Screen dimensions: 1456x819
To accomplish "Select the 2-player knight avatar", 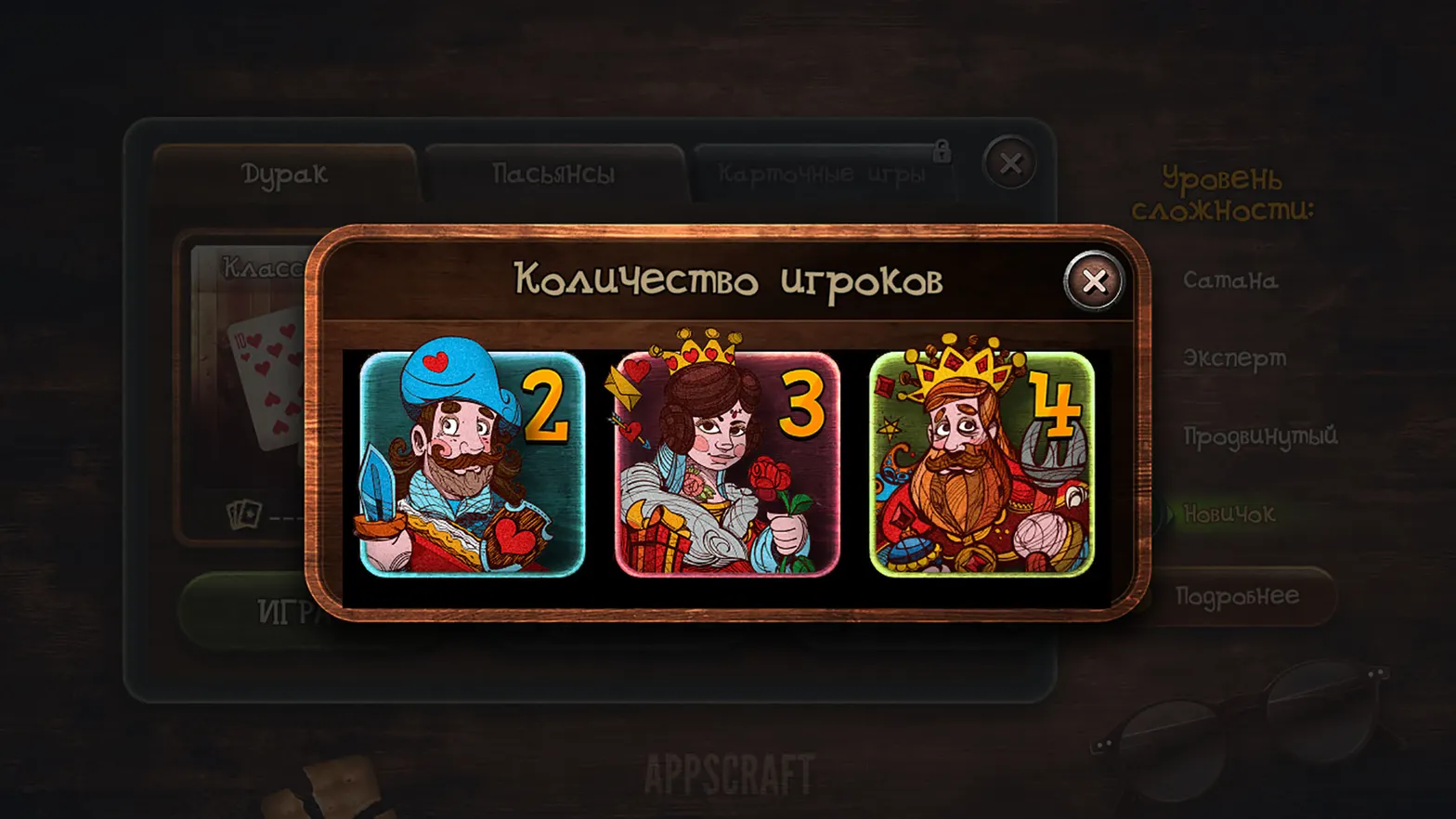I will point(470,462).
